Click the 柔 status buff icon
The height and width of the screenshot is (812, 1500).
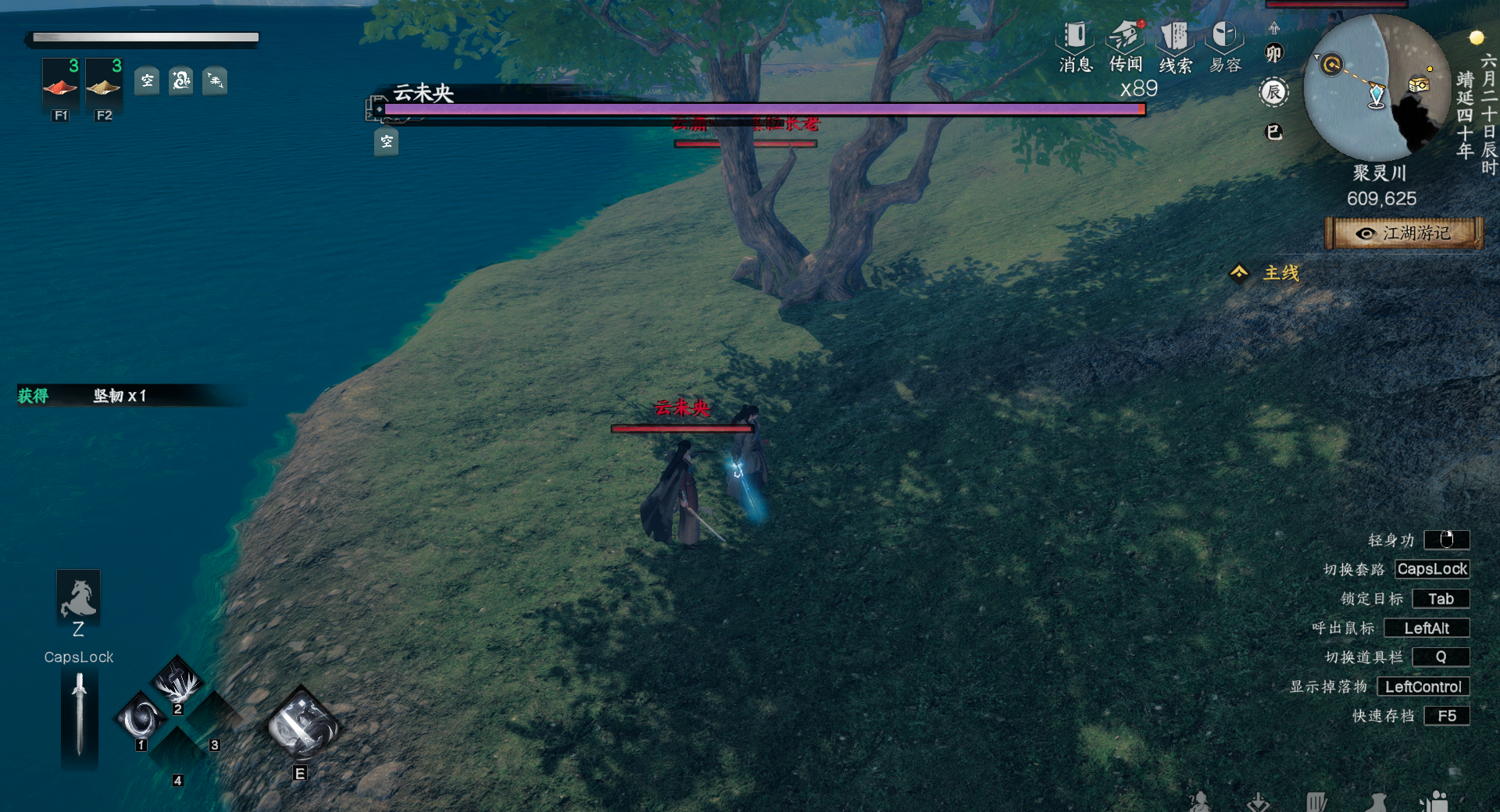coord(215,80)
